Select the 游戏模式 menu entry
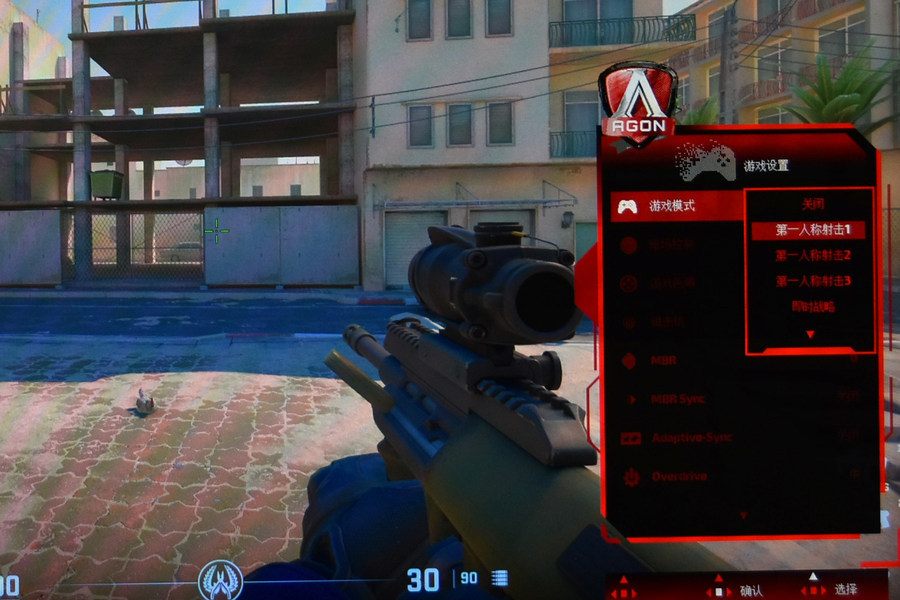This screenshot has width=900, height=600. click(x=672, y=207)
